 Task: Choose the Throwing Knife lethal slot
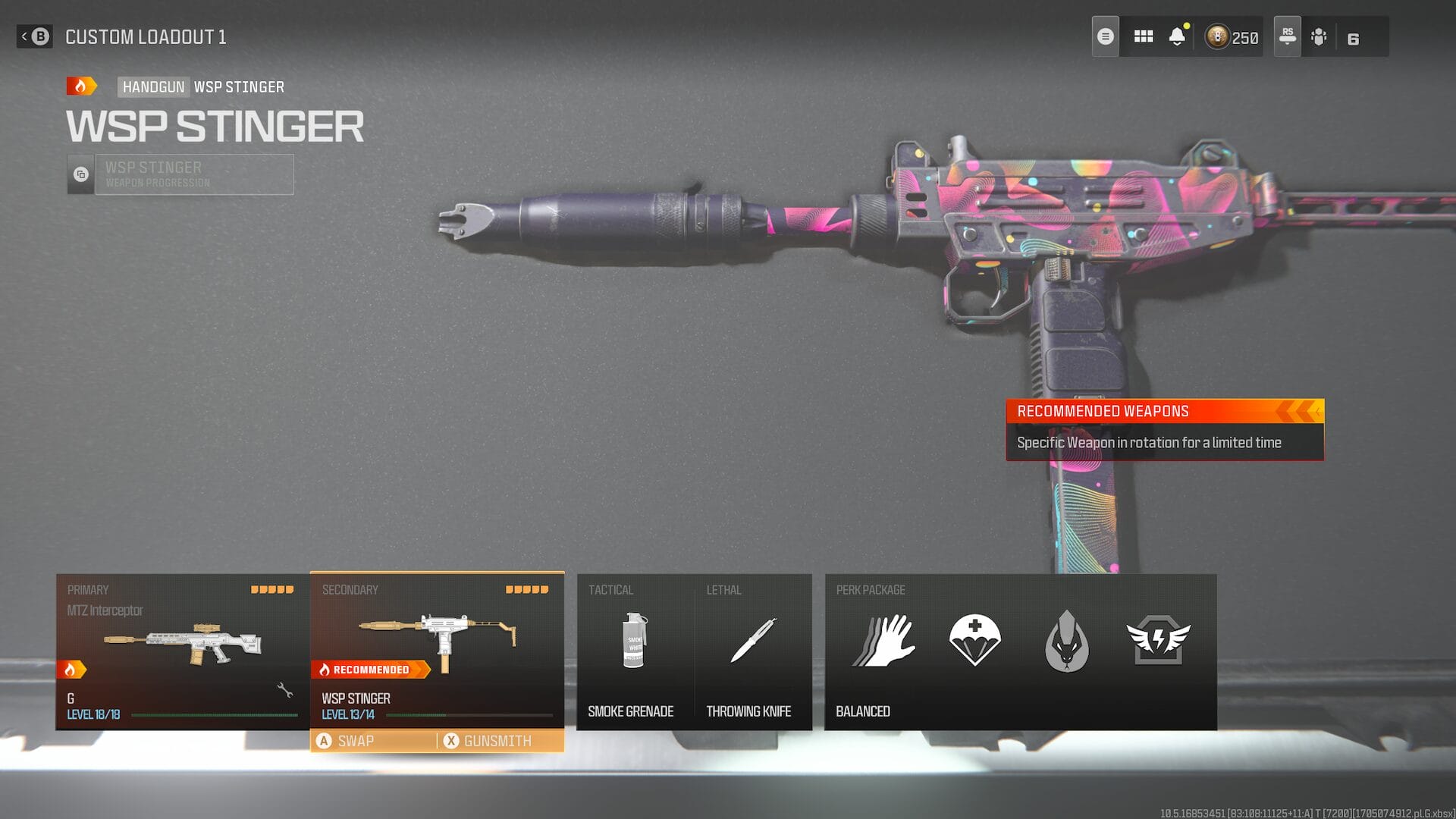(752, 651)
